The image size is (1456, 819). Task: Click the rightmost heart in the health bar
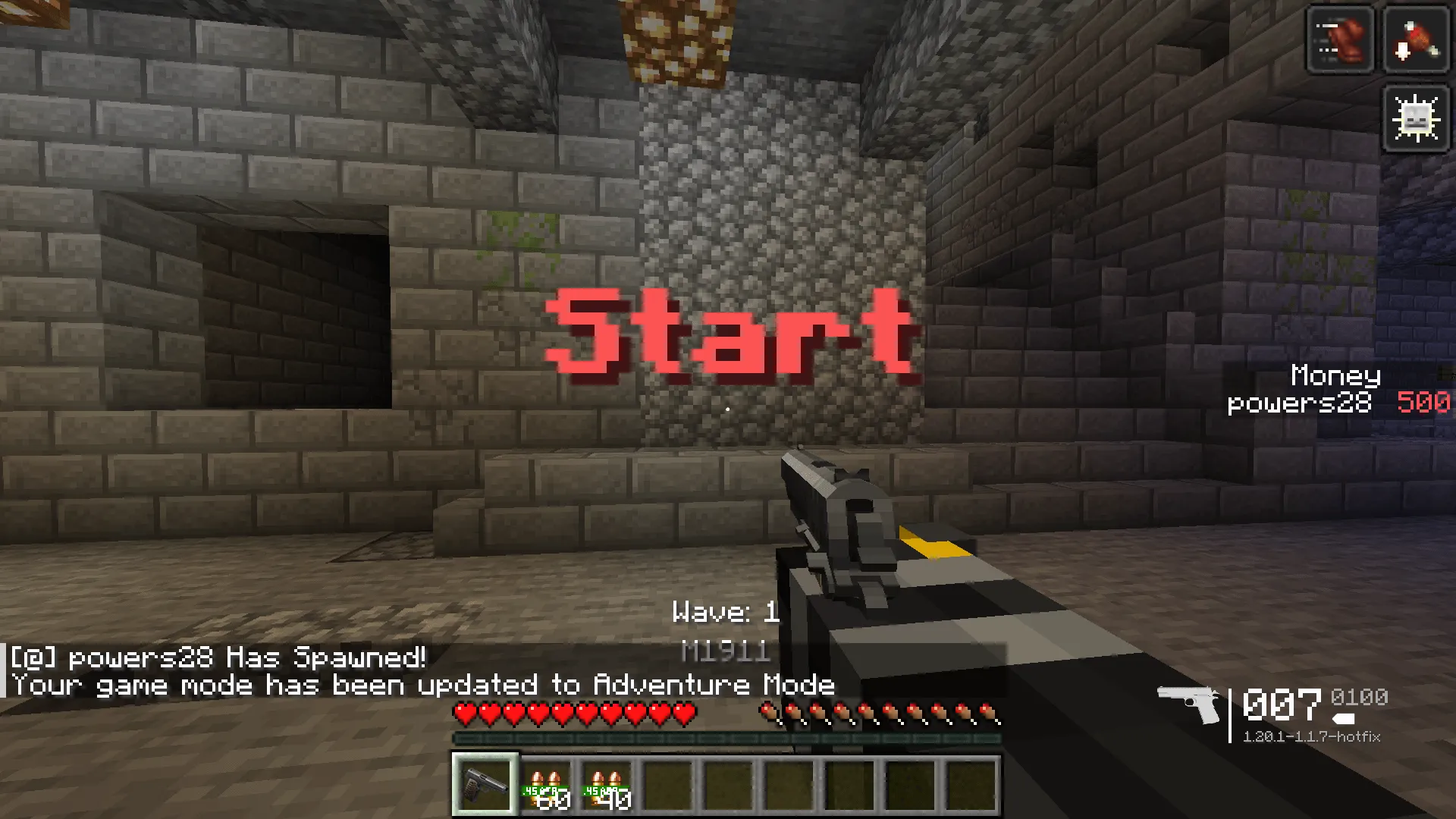tap(685, 711)
